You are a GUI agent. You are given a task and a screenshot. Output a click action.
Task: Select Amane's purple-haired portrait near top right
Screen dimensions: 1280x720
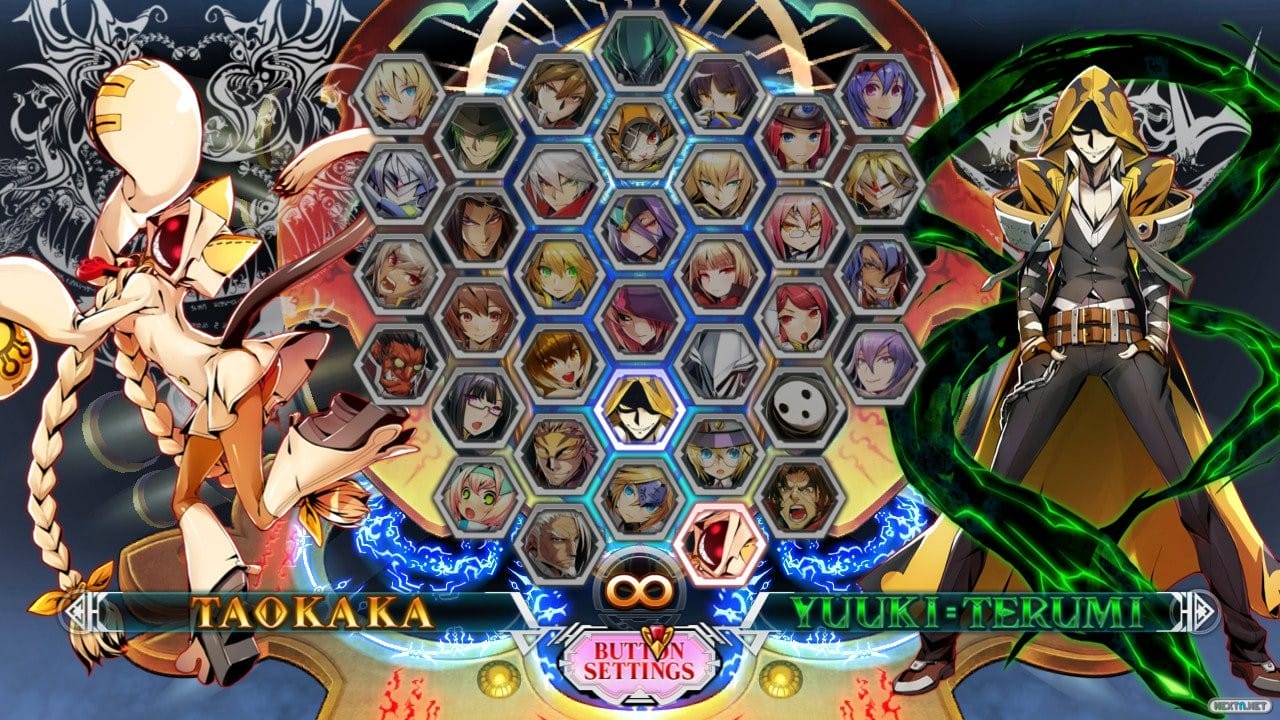point(878,93)
